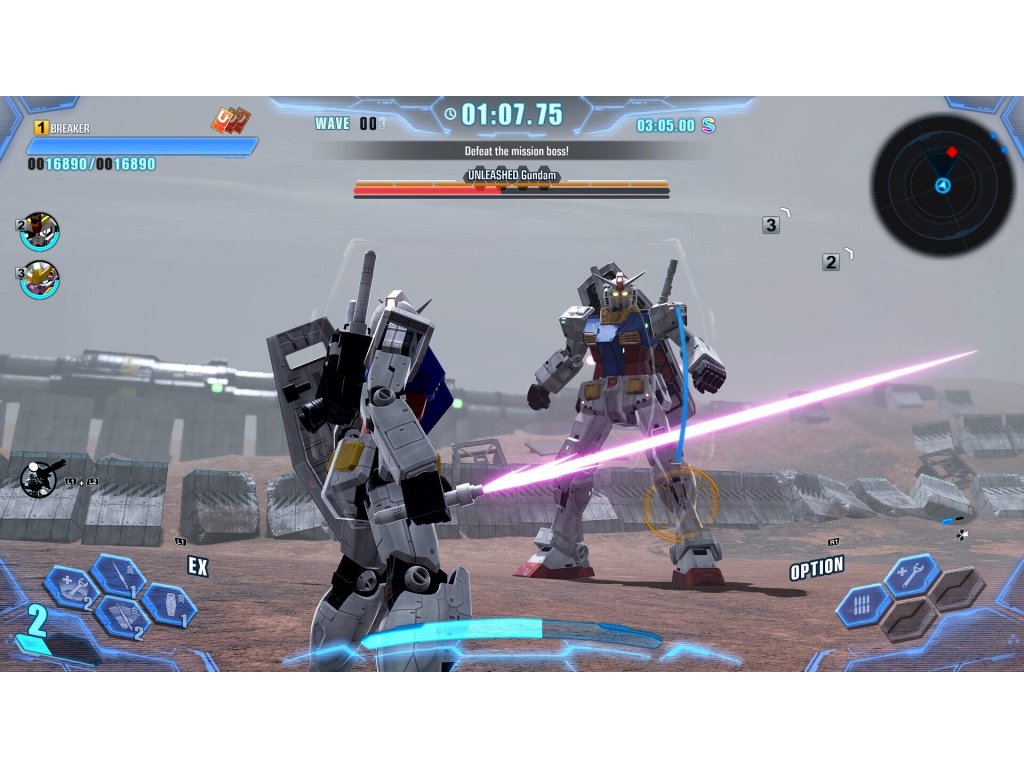The width and height of the screenshot is (1024, 768).
Task: Click the red enemy marker on the radar
Action: (x=952, y=152)
